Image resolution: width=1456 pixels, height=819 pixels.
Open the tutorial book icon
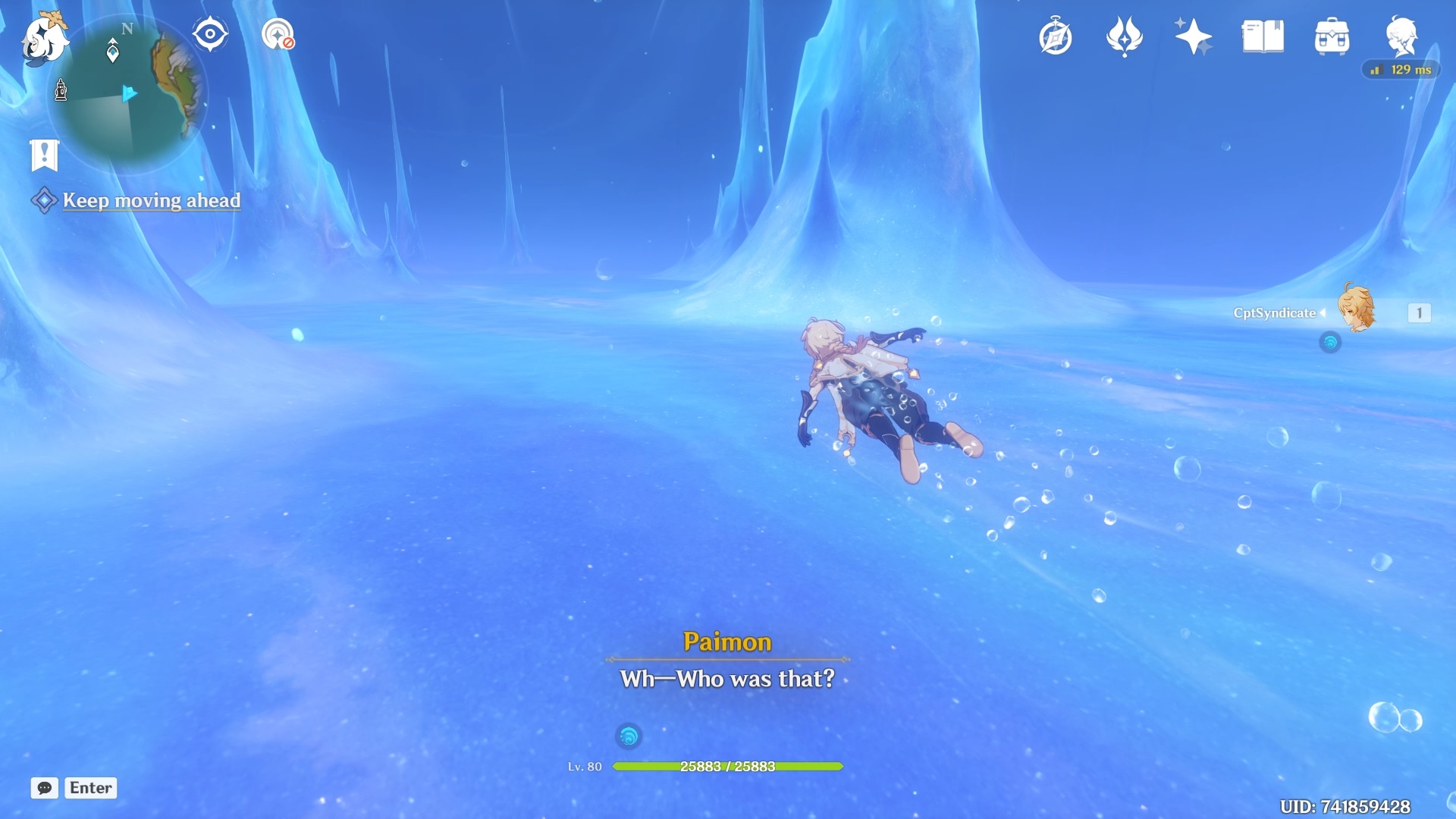[x=1263, y=36]
